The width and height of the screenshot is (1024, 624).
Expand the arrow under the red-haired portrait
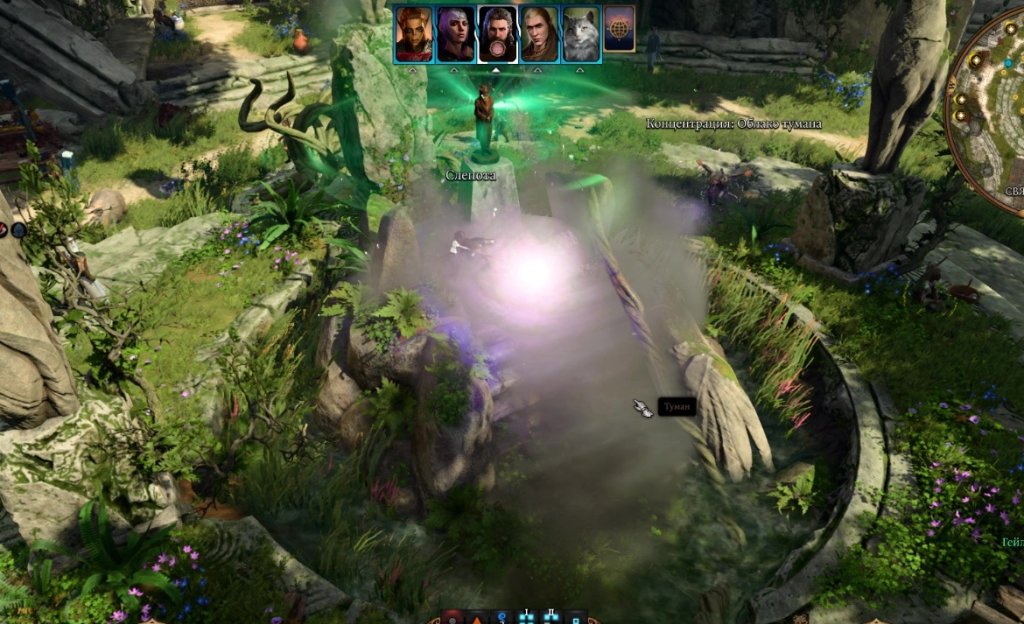413,71
